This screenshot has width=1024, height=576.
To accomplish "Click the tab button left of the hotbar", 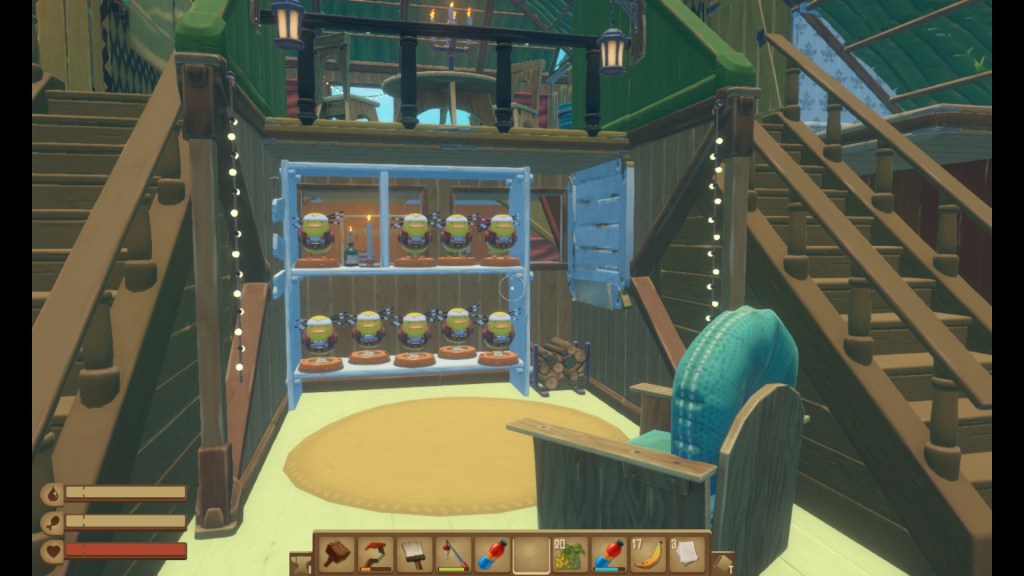I will point(300,563).
